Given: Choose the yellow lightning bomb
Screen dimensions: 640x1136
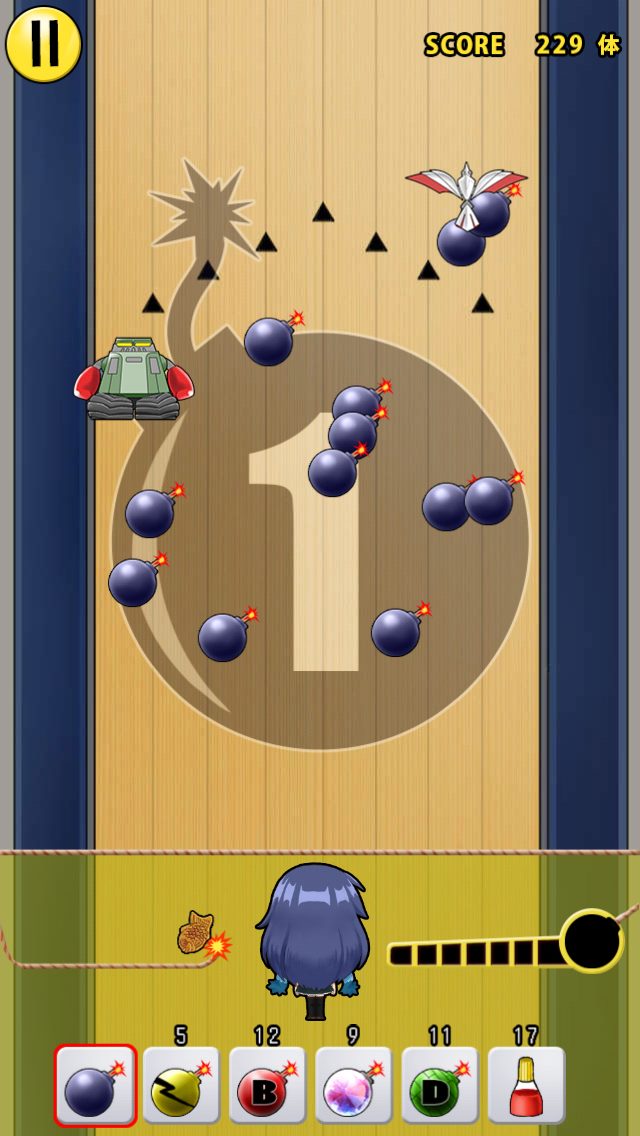Looking at the screenshot, I should point(181,1086).
